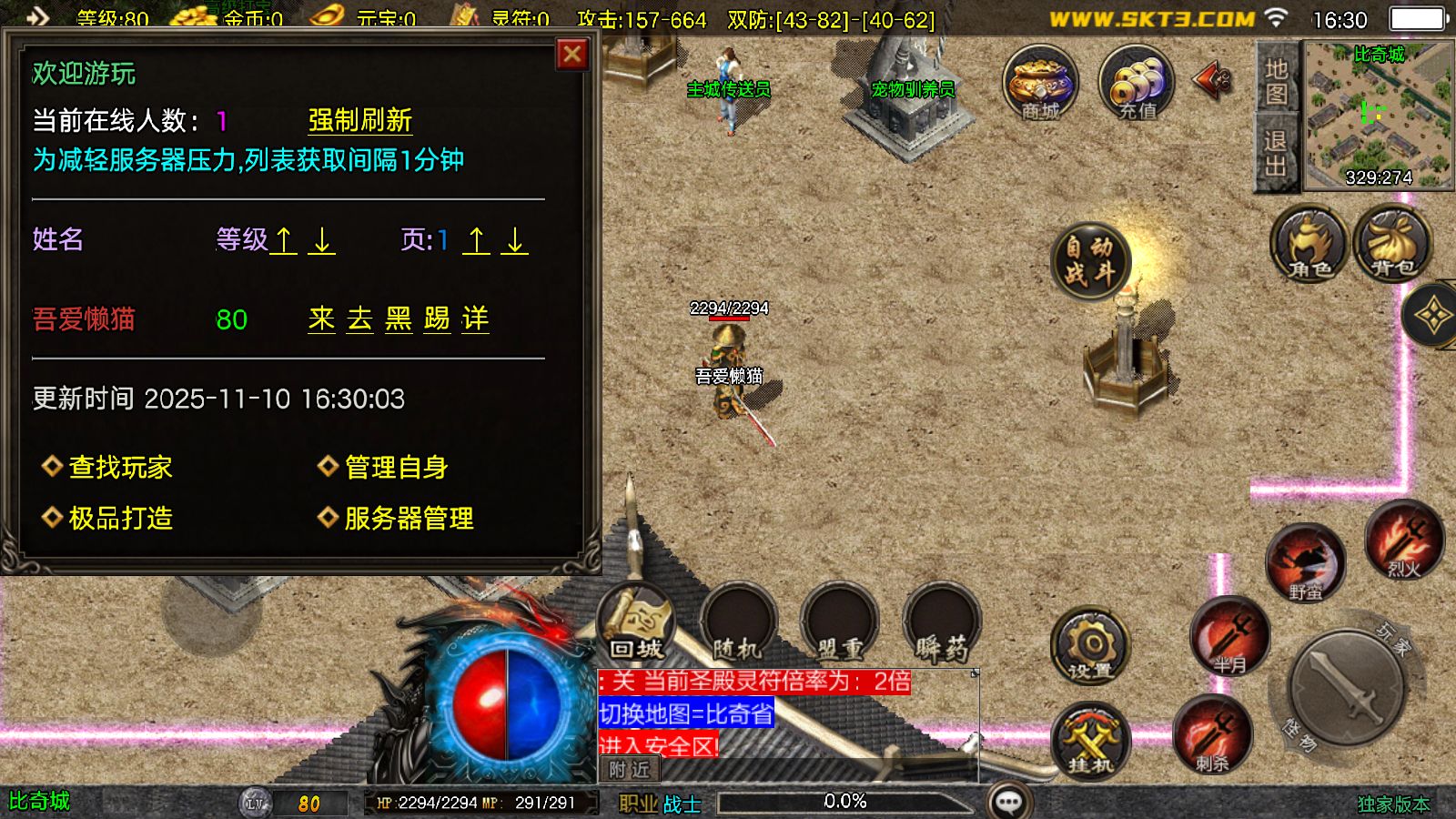Click the 0.0% experience progress bar
Image resolution: width=1456 pixels, height=819 pixels.
pos(846,801)
